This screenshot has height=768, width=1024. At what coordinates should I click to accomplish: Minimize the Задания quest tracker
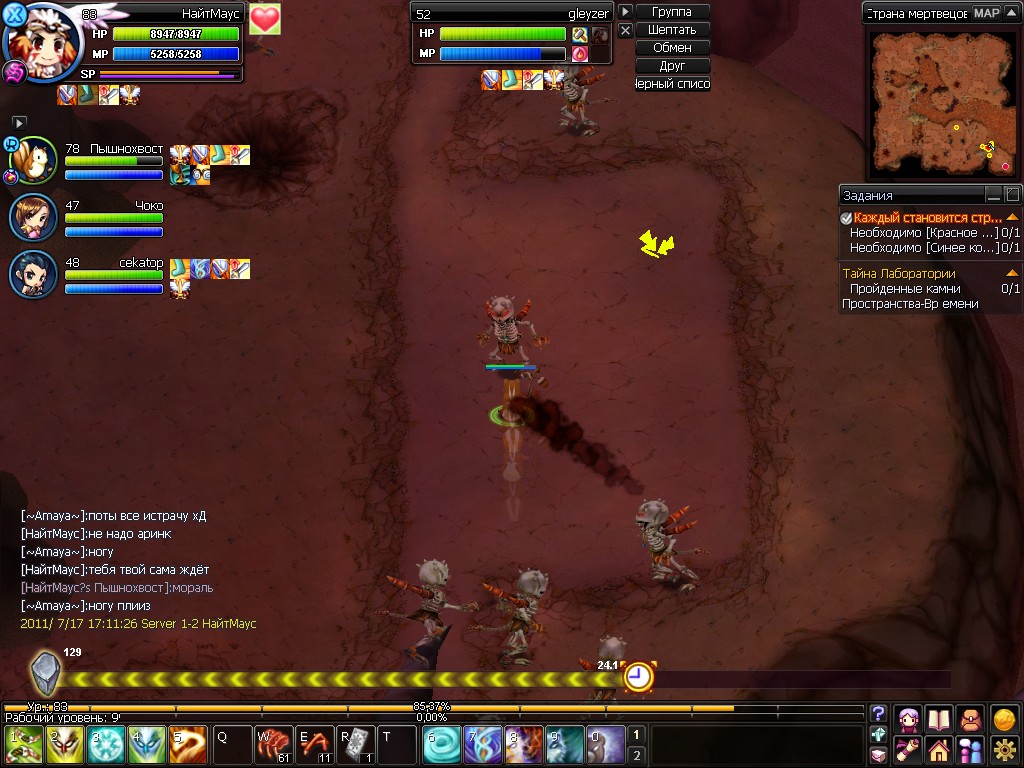[993, 195]
